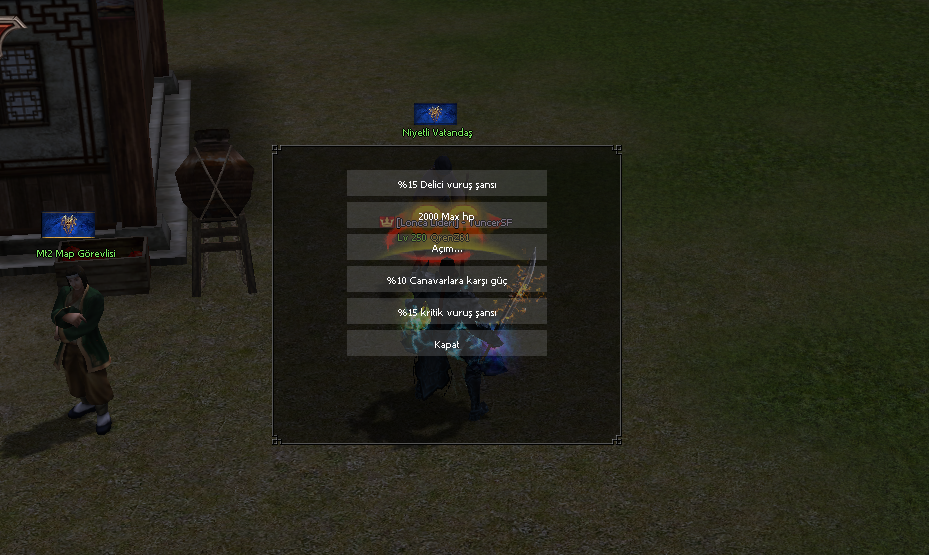
Task: Pick the Açım... dialog option
Action: [446, 248]
